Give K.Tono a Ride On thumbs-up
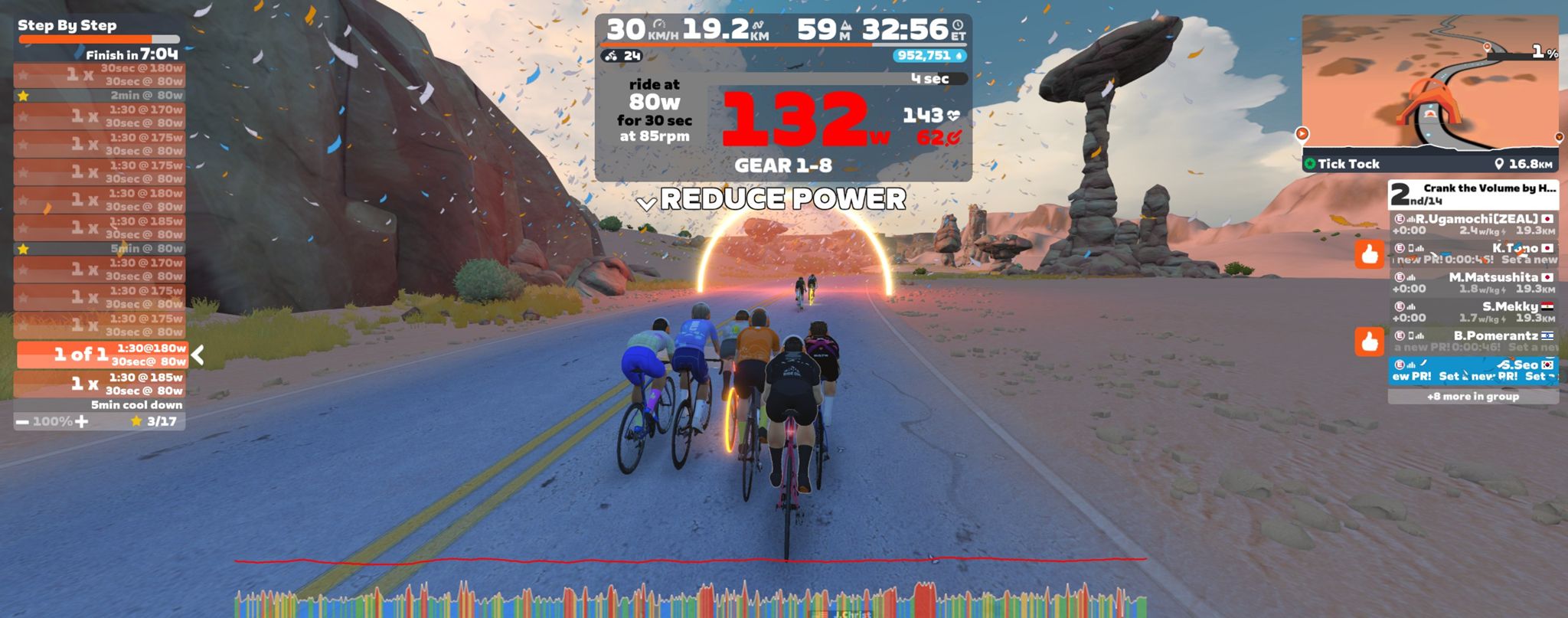Viewport: 1568px width, 618px height. coord(1369,253)
